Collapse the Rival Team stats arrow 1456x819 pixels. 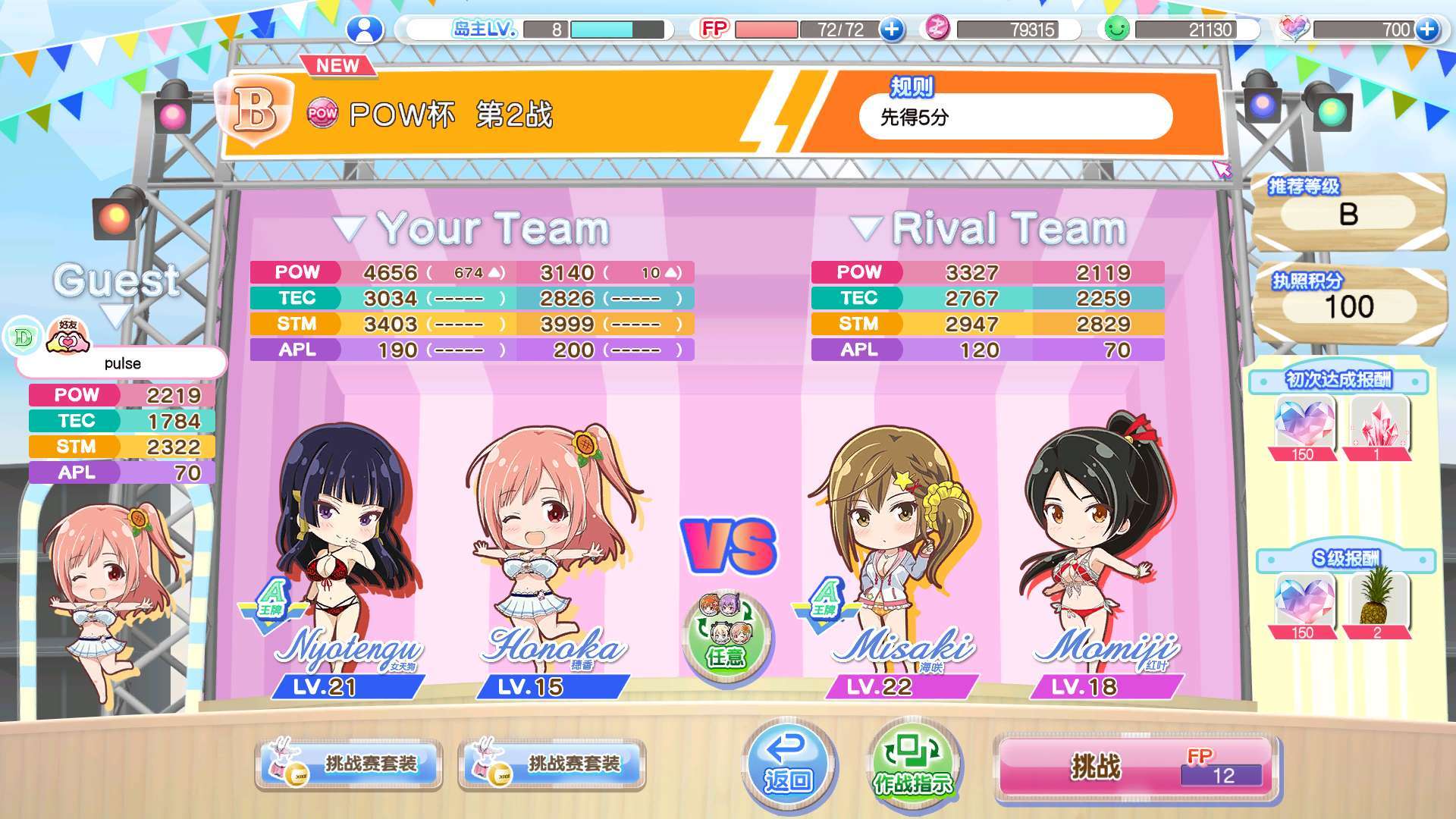[x=865, y=228]
